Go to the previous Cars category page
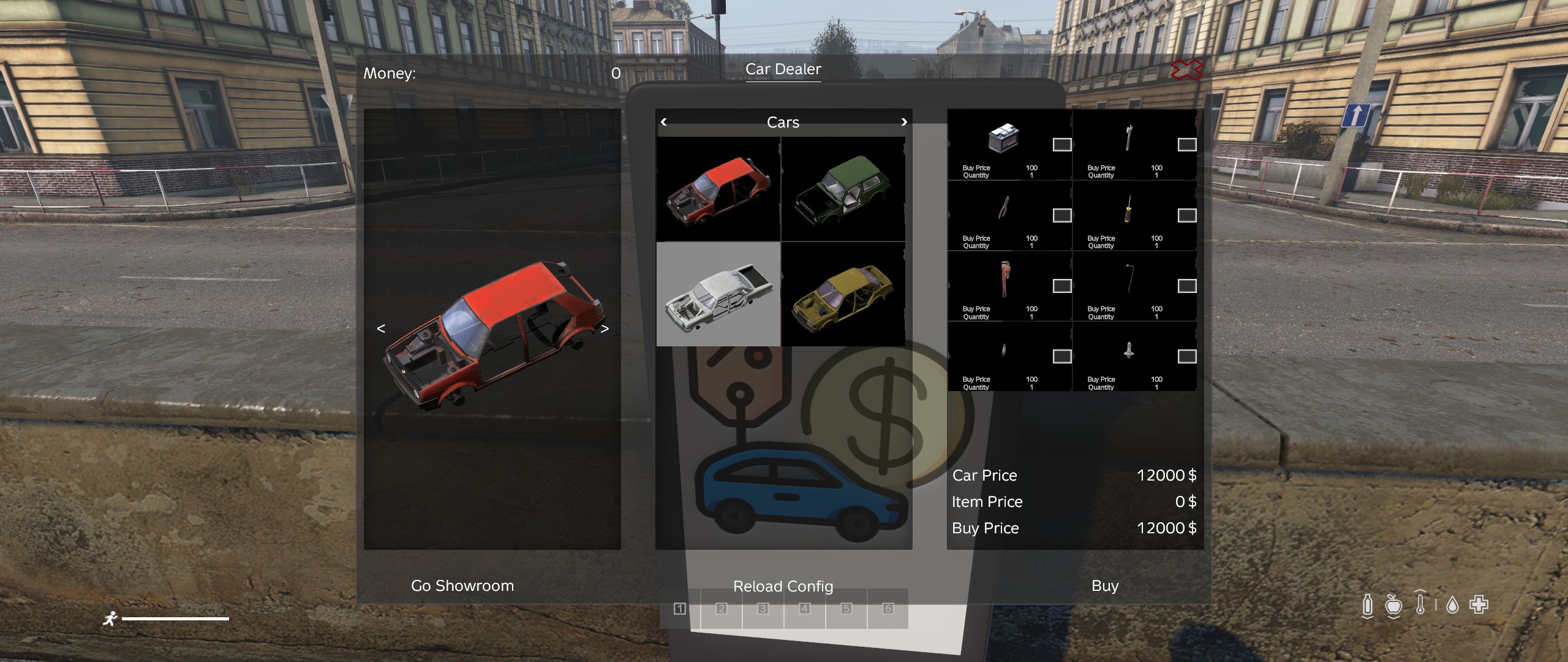 click(664, 122)
